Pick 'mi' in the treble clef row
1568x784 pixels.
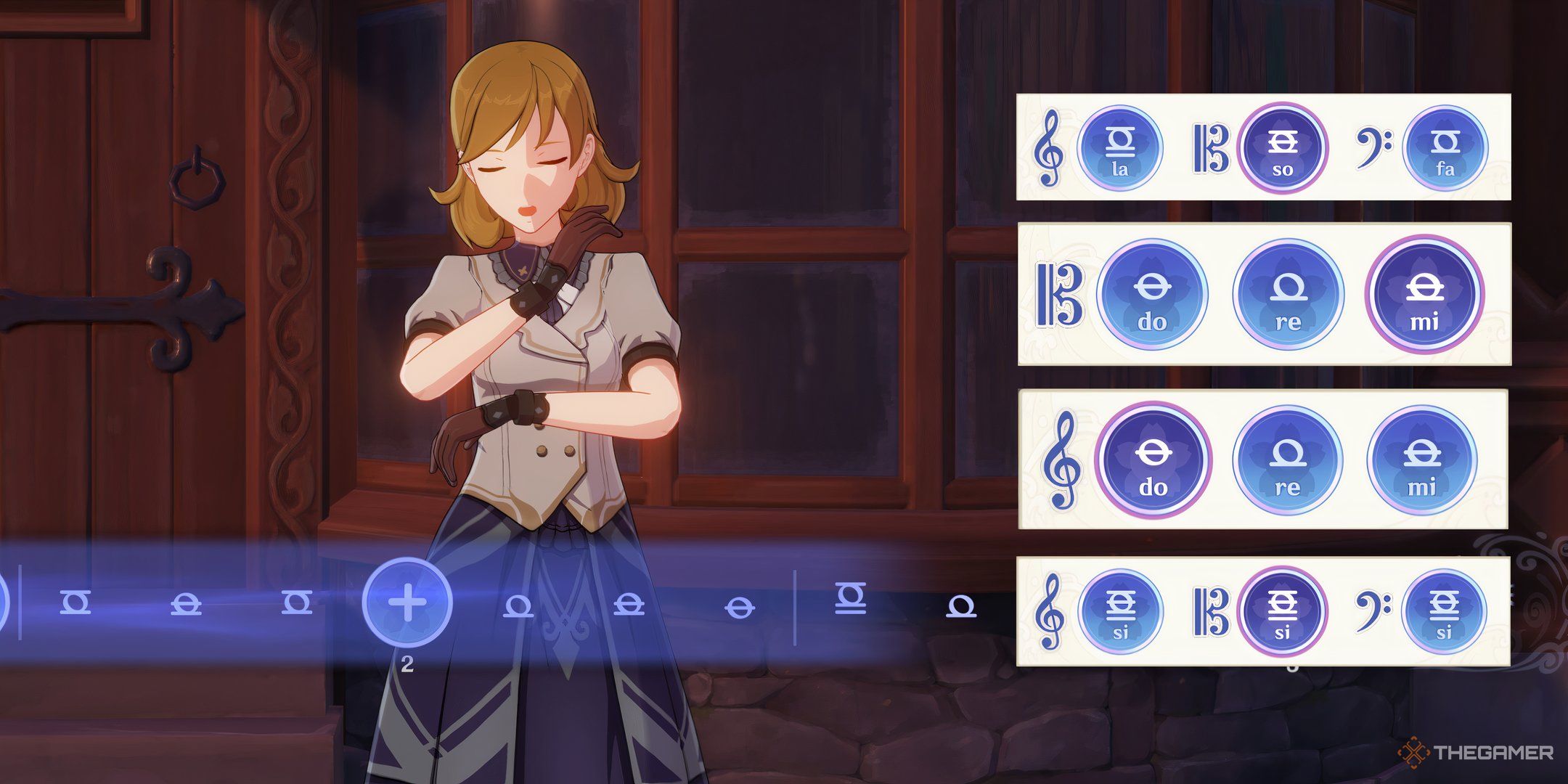click(1422, 460)
